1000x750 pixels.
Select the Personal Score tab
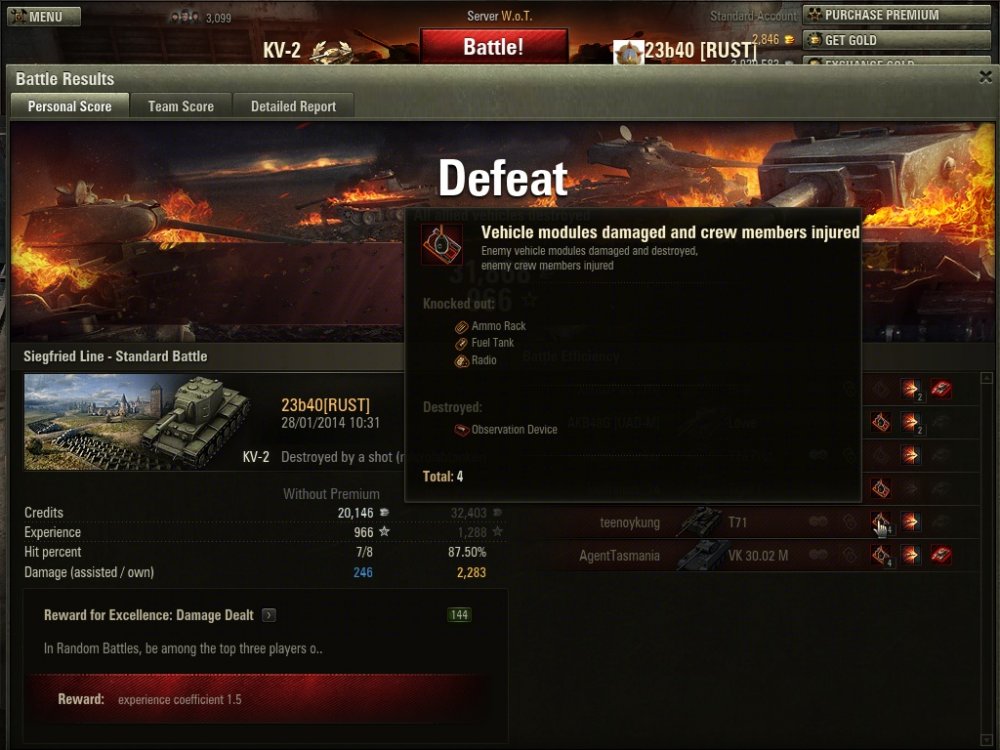pos(69,106)
